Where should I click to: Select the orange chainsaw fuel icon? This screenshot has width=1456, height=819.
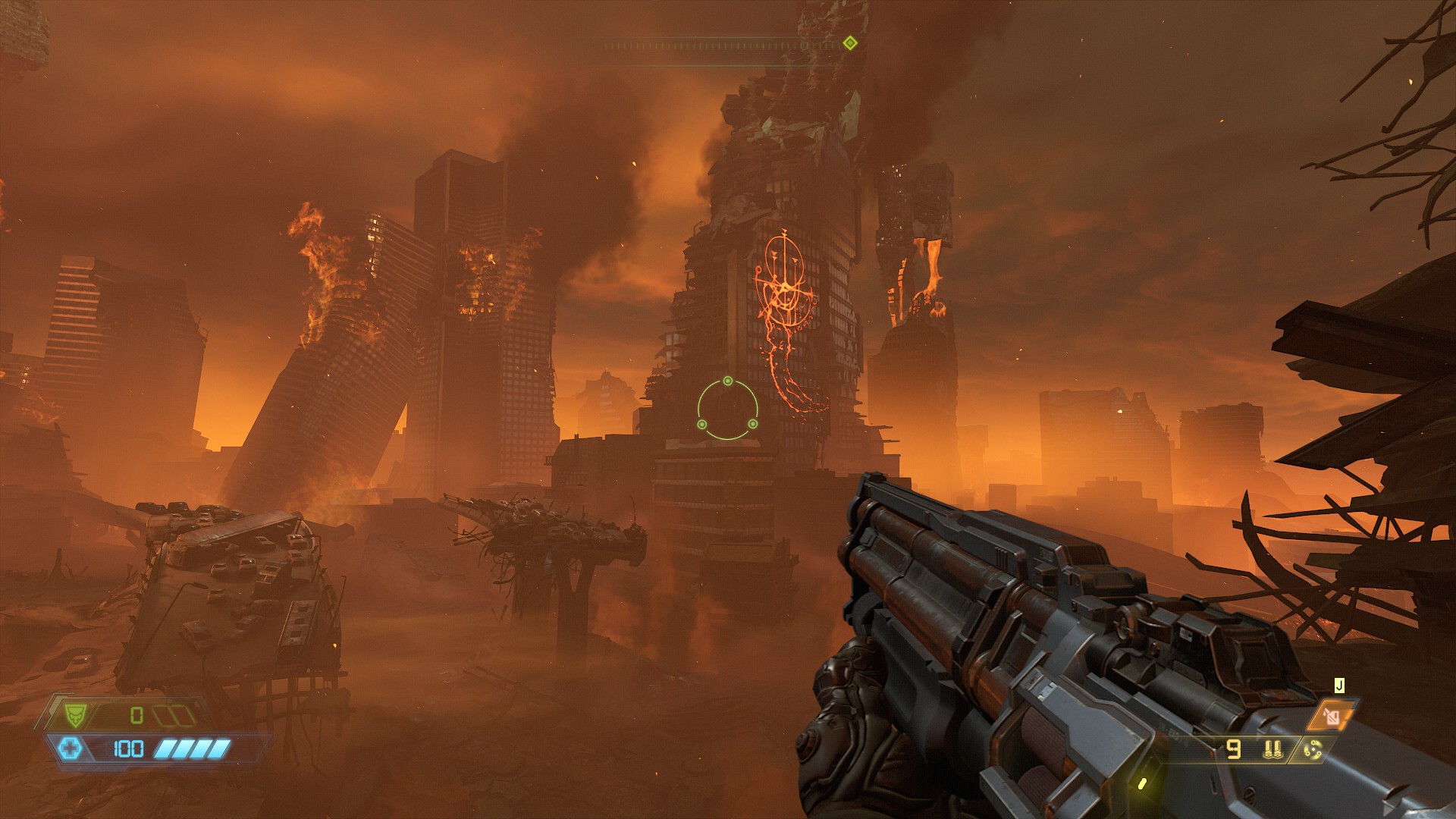pyautogui.click(x=1333, y=715)
